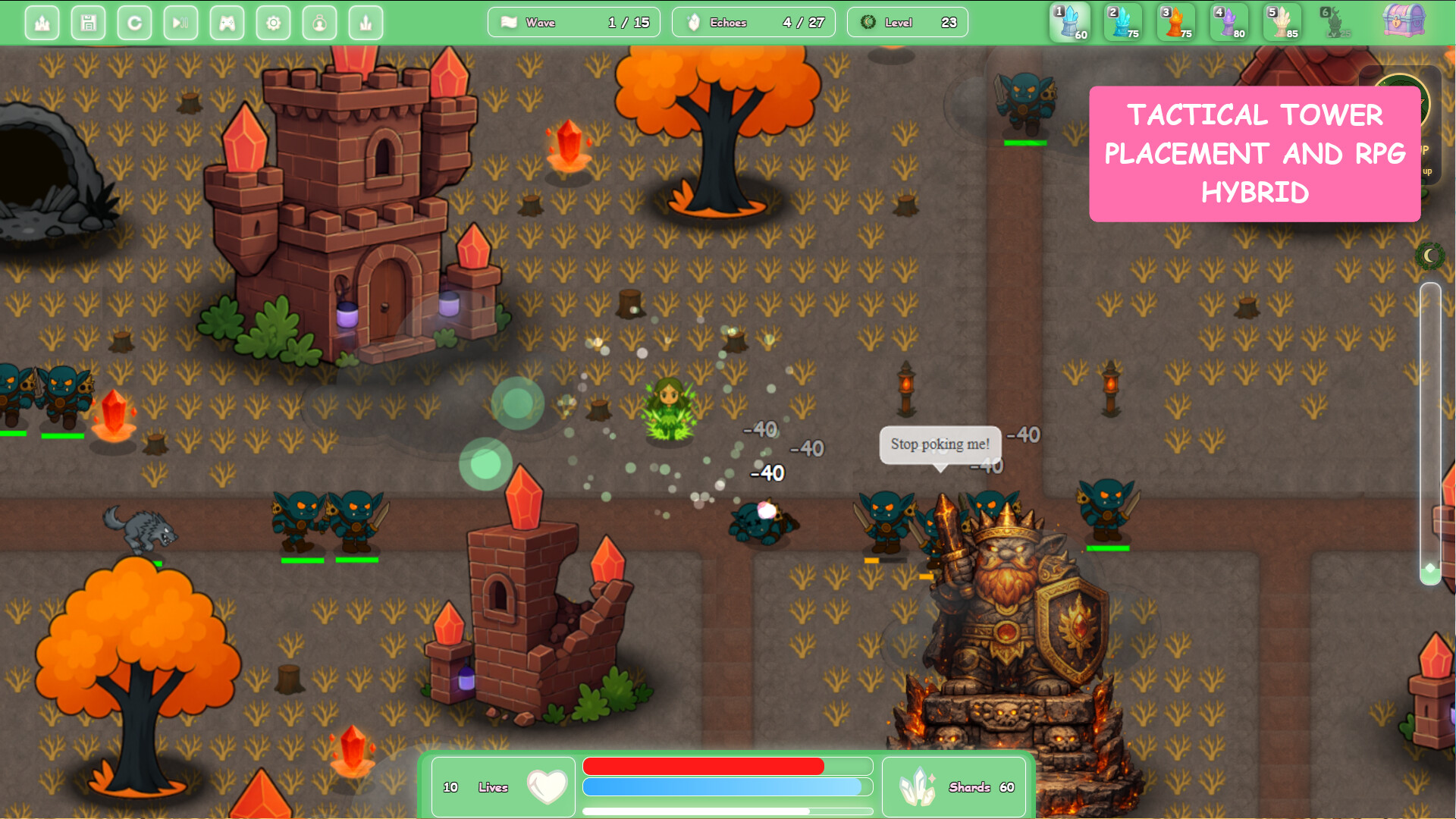Select the white crystal tower costing 85

coord(1282,22)
